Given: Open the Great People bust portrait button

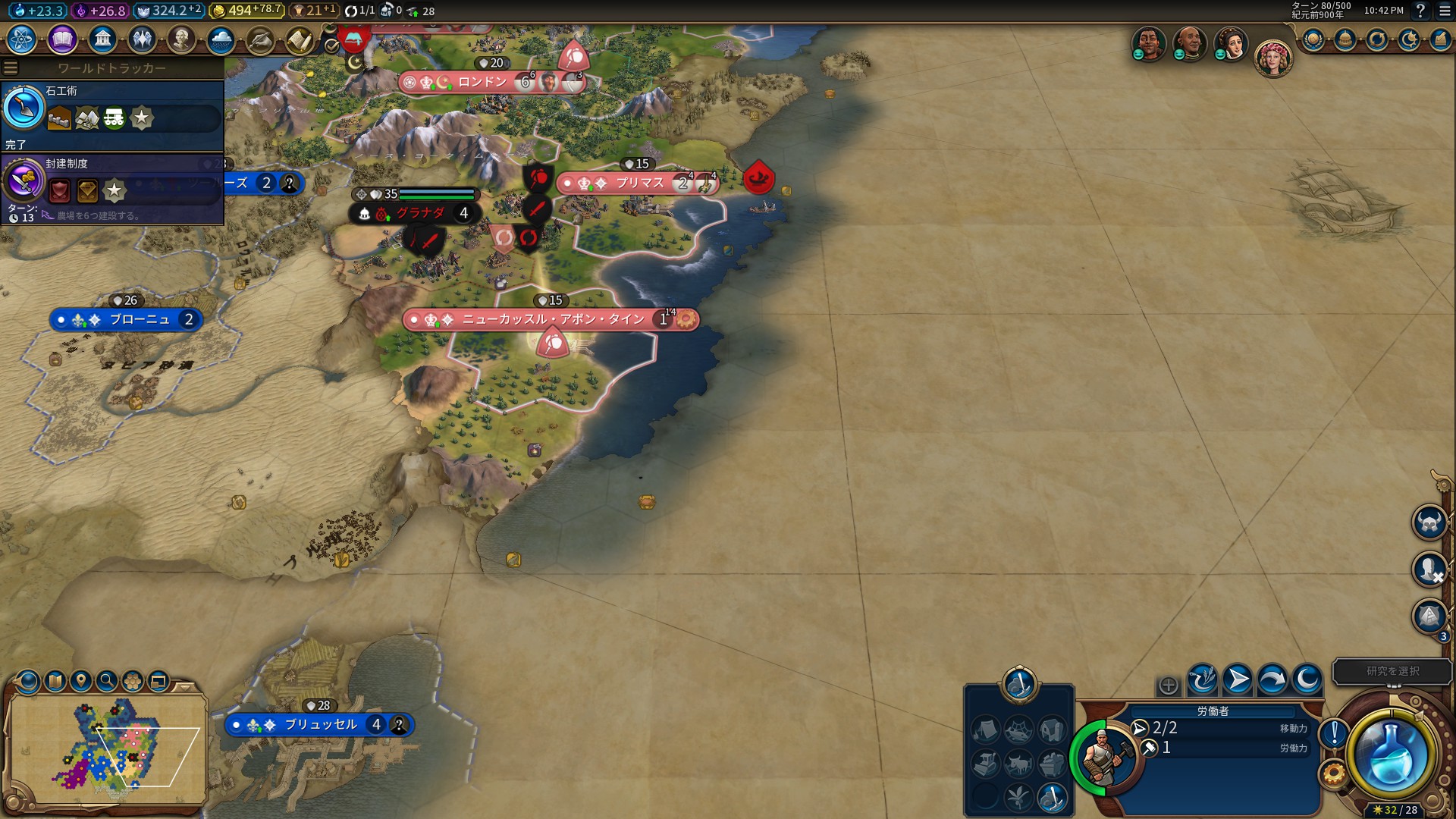Looking at the screenshot, I should point(181,39).
